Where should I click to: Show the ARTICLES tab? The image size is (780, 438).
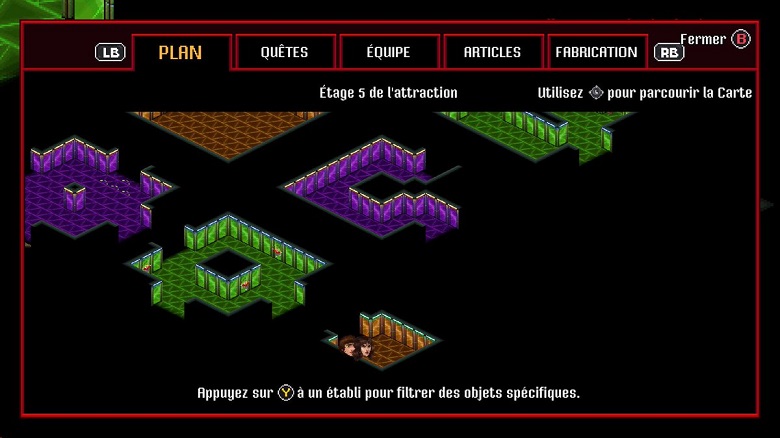coord(492,52)
